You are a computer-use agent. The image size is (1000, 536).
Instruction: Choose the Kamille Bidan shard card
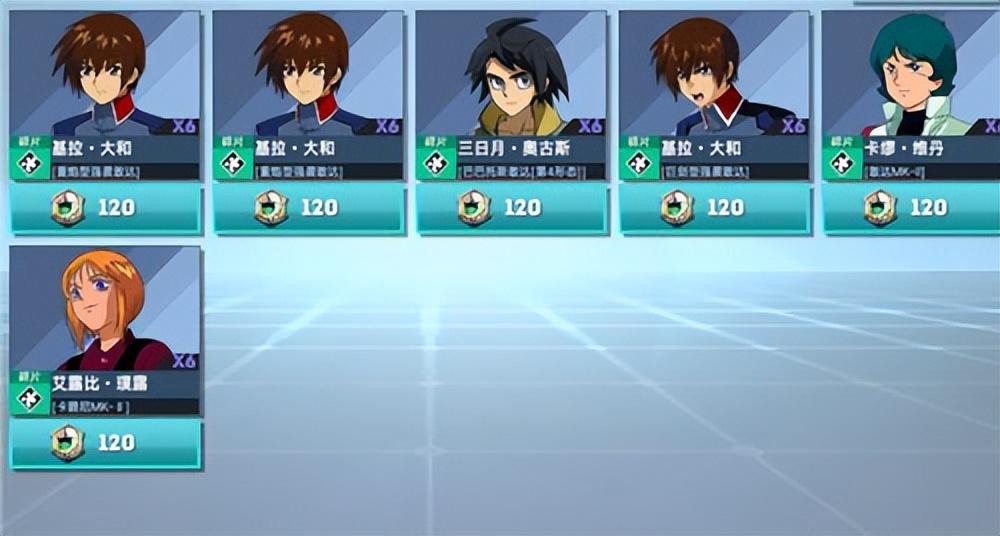point(910,95)
